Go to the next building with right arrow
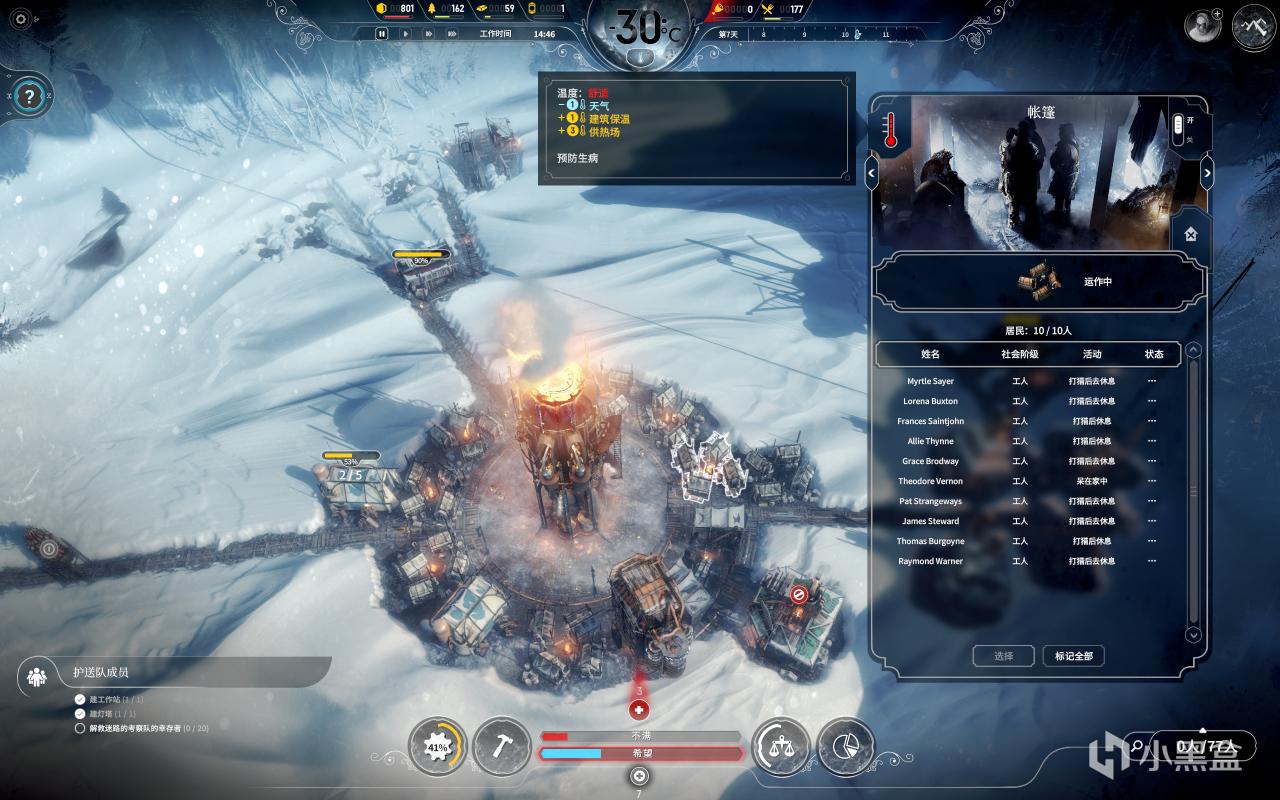 point(1207,173)
